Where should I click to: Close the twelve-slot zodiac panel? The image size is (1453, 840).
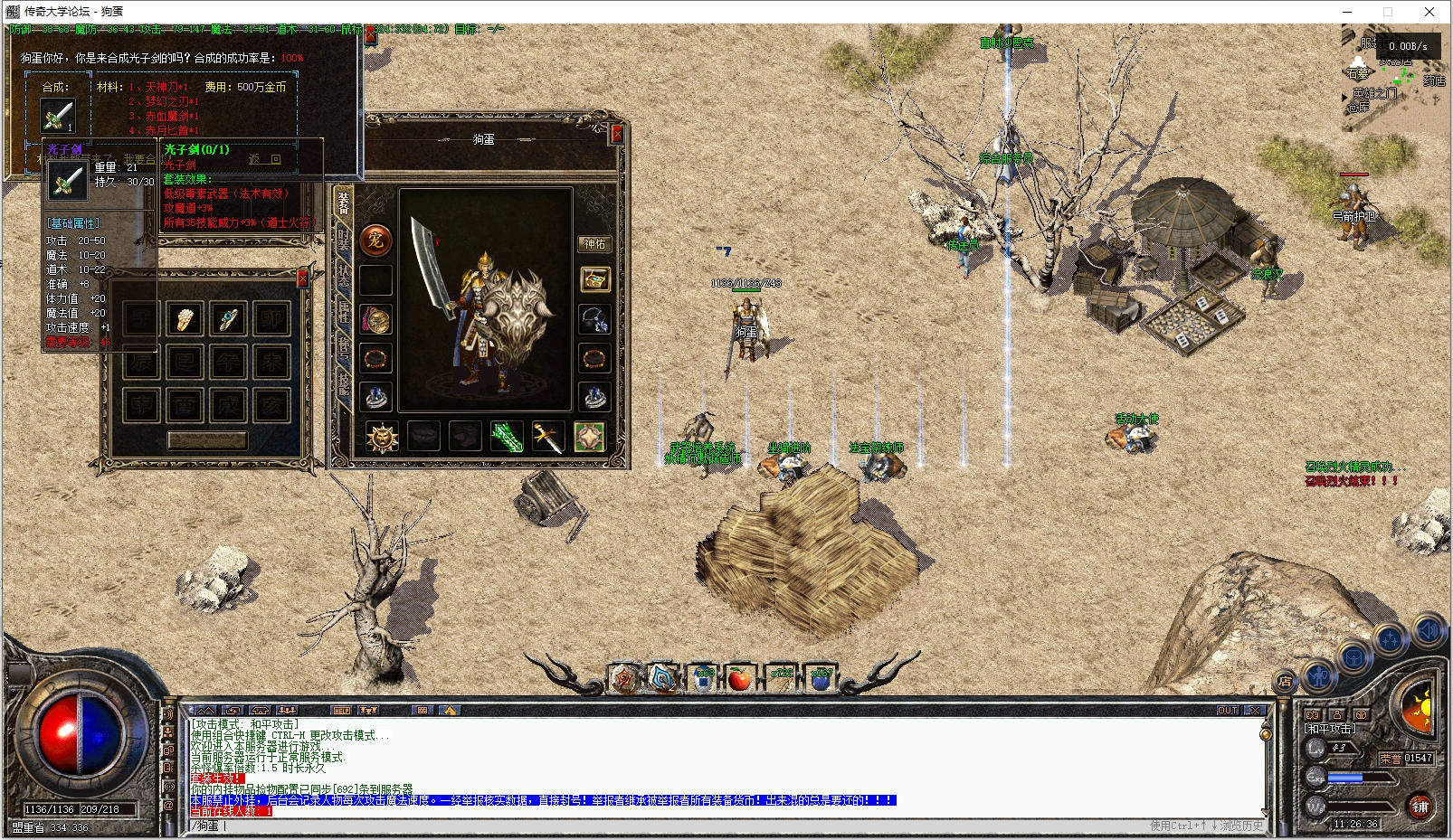point(303,278)
